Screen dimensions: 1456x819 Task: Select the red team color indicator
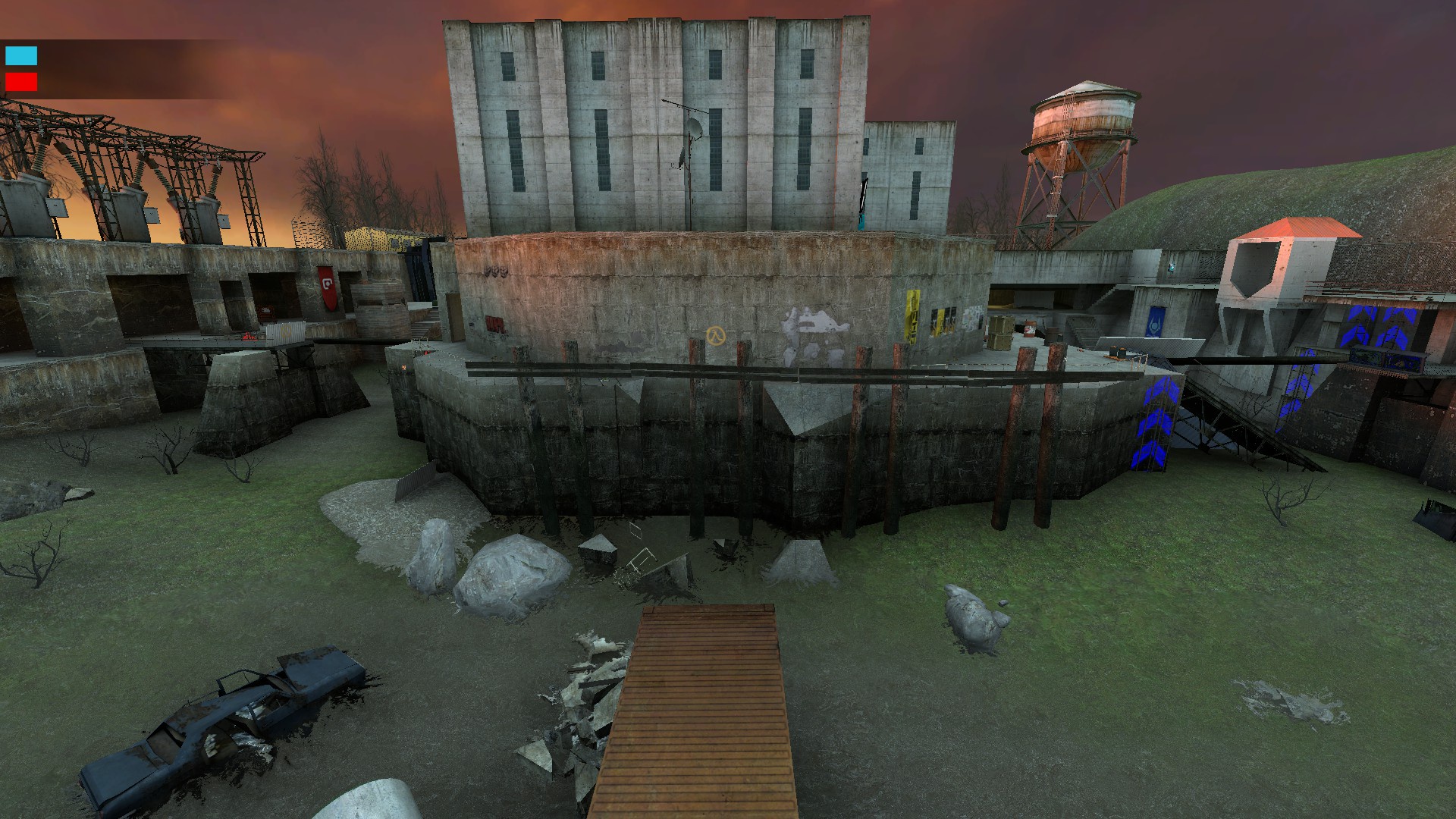point(21,82)
